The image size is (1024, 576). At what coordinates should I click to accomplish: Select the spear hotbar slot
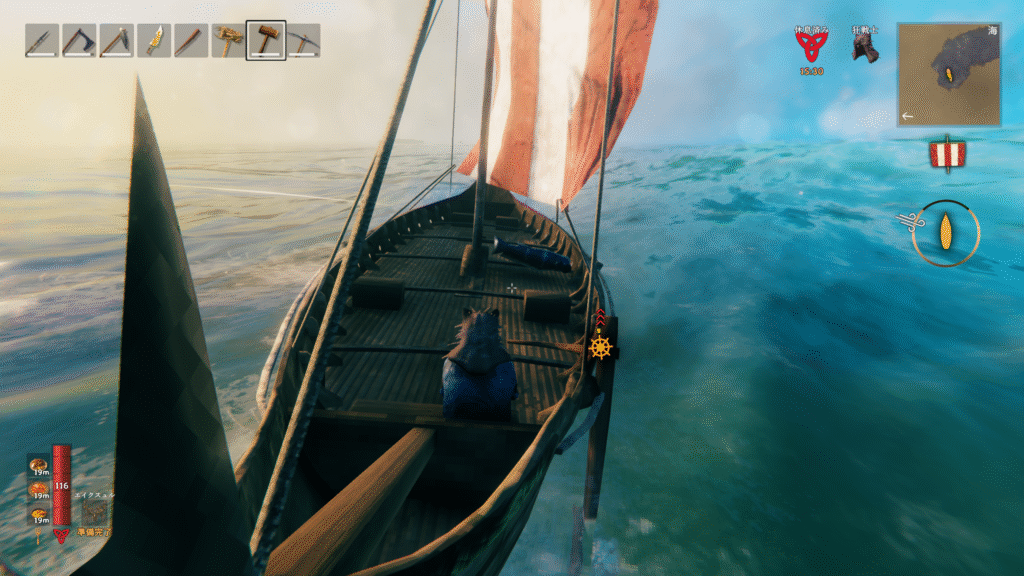[x=41, y=41]
